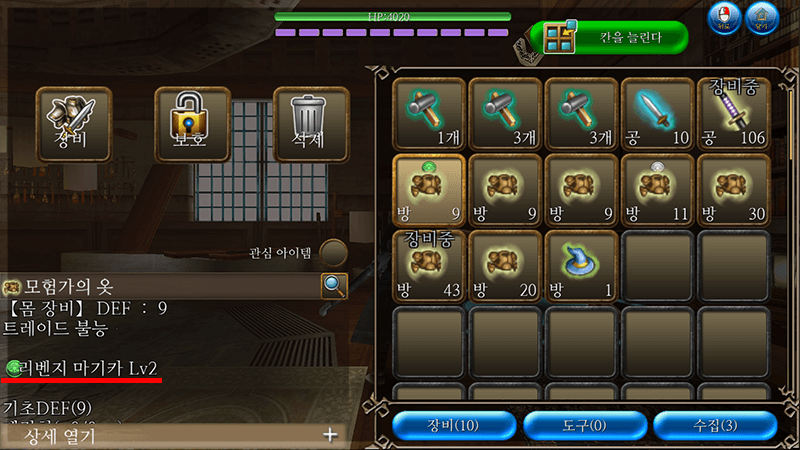This screenshot has width=800, height=450.
Task: Select the equipped katana with 공 106
Action: coord(733,114)
